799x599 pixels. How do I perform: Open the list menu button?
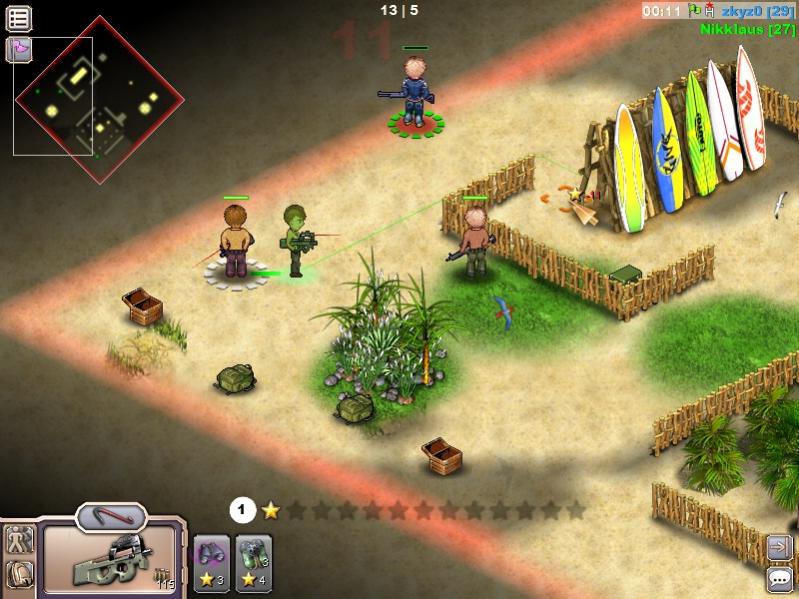point(19,18)
